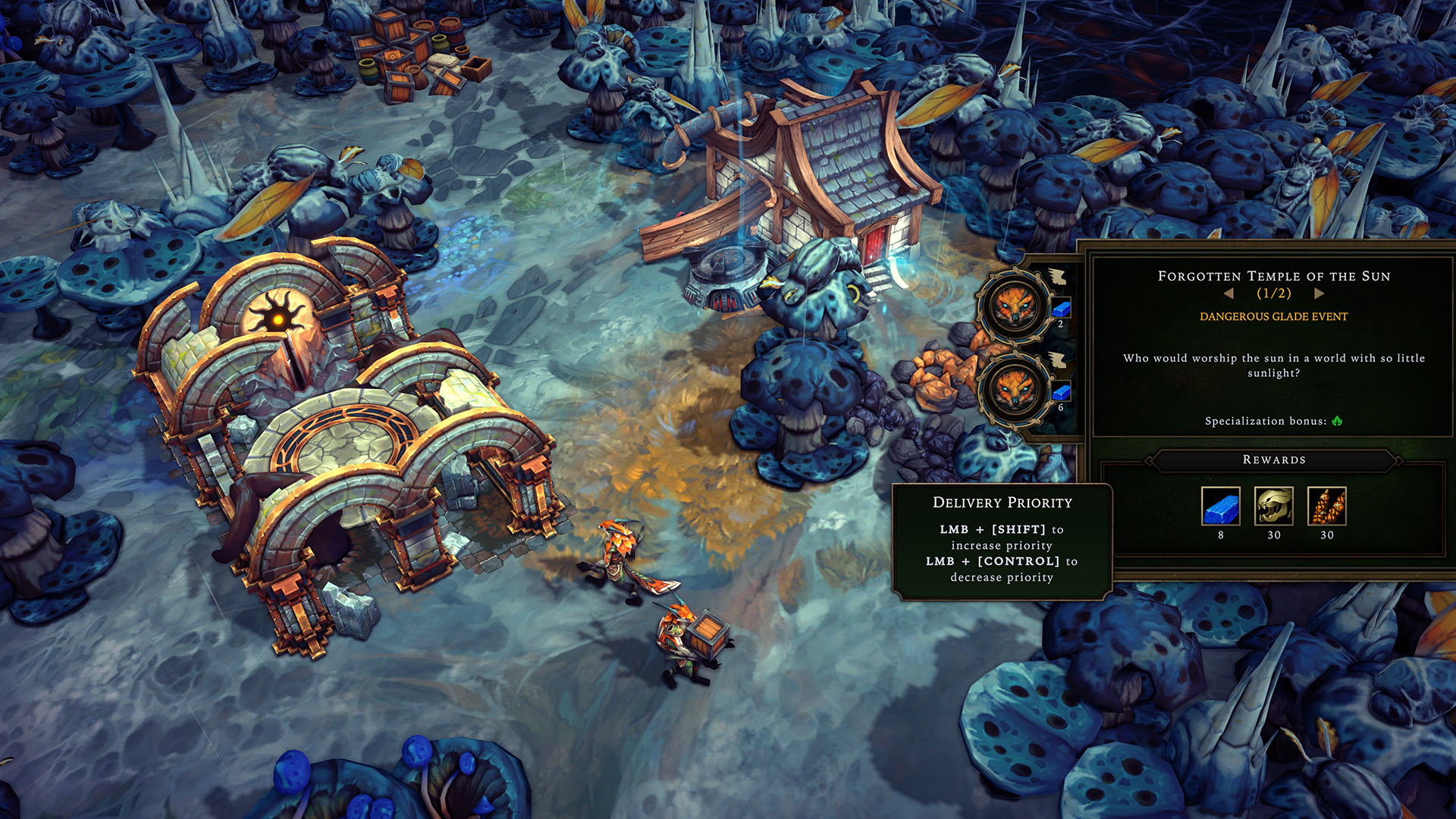Select the fox worker portrait carrying 2 ingots

[1014, 306]
